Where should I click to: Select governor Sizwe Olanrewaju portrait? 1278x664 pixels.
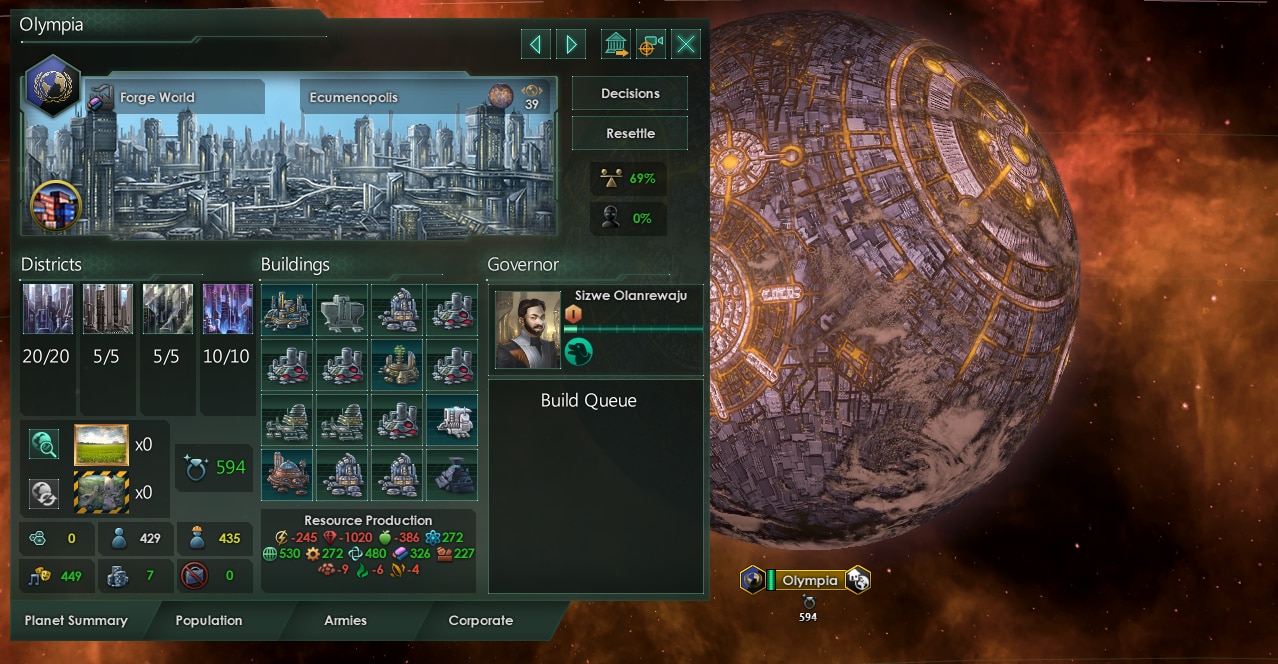pyautogui.click(x=528, y=329)
